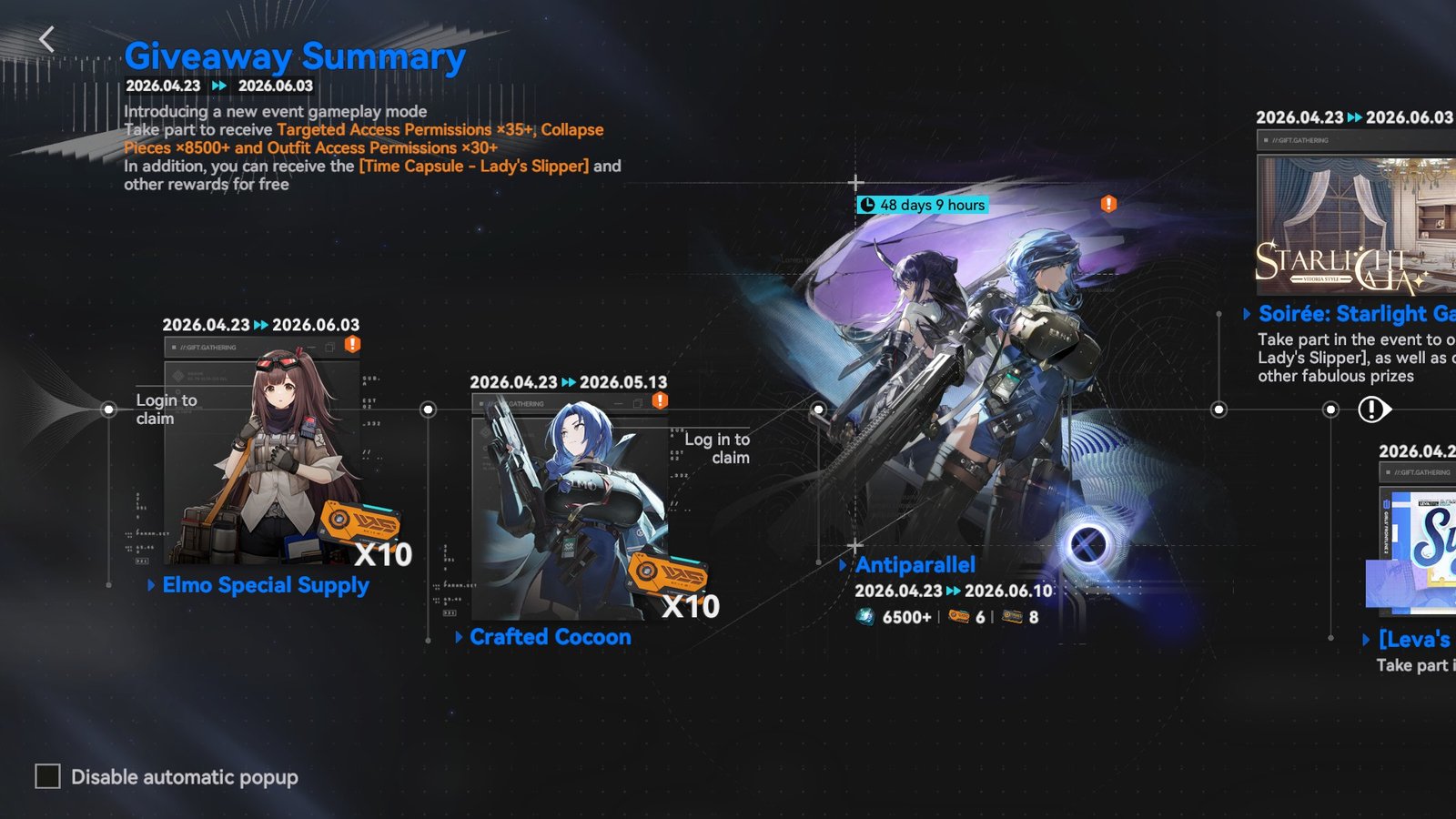Click the Antiparallel title link
This screenshot has height=819, width=1456.
click(x=915, y=565)
